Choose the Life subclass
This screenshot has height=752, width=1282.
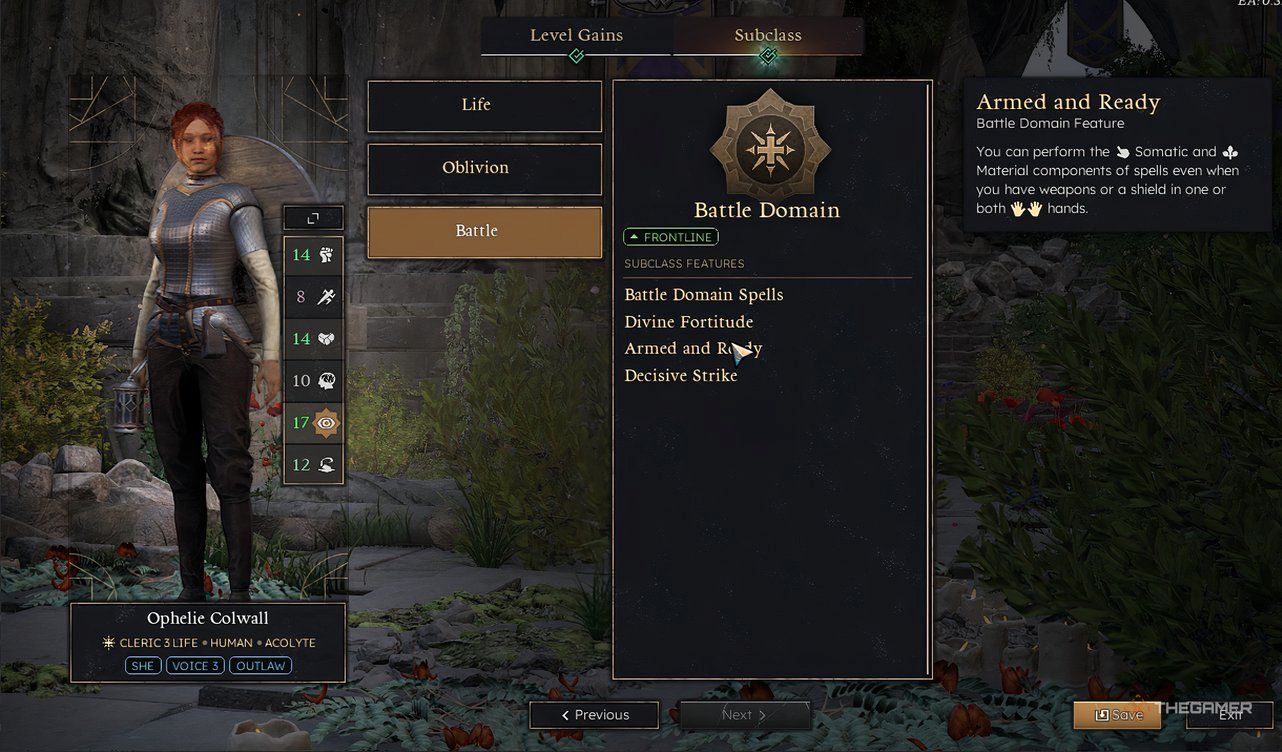point(485,106)
